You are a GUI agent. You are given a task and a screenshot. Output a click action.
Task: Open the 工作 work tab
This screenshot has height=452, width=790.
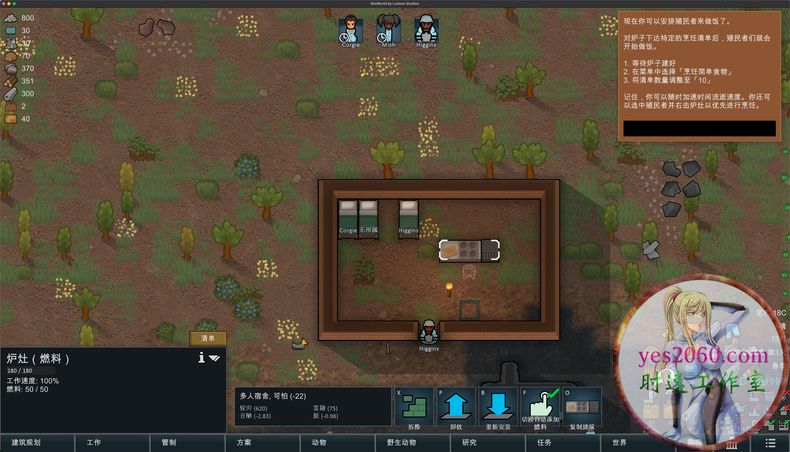[x=93, y=442]
